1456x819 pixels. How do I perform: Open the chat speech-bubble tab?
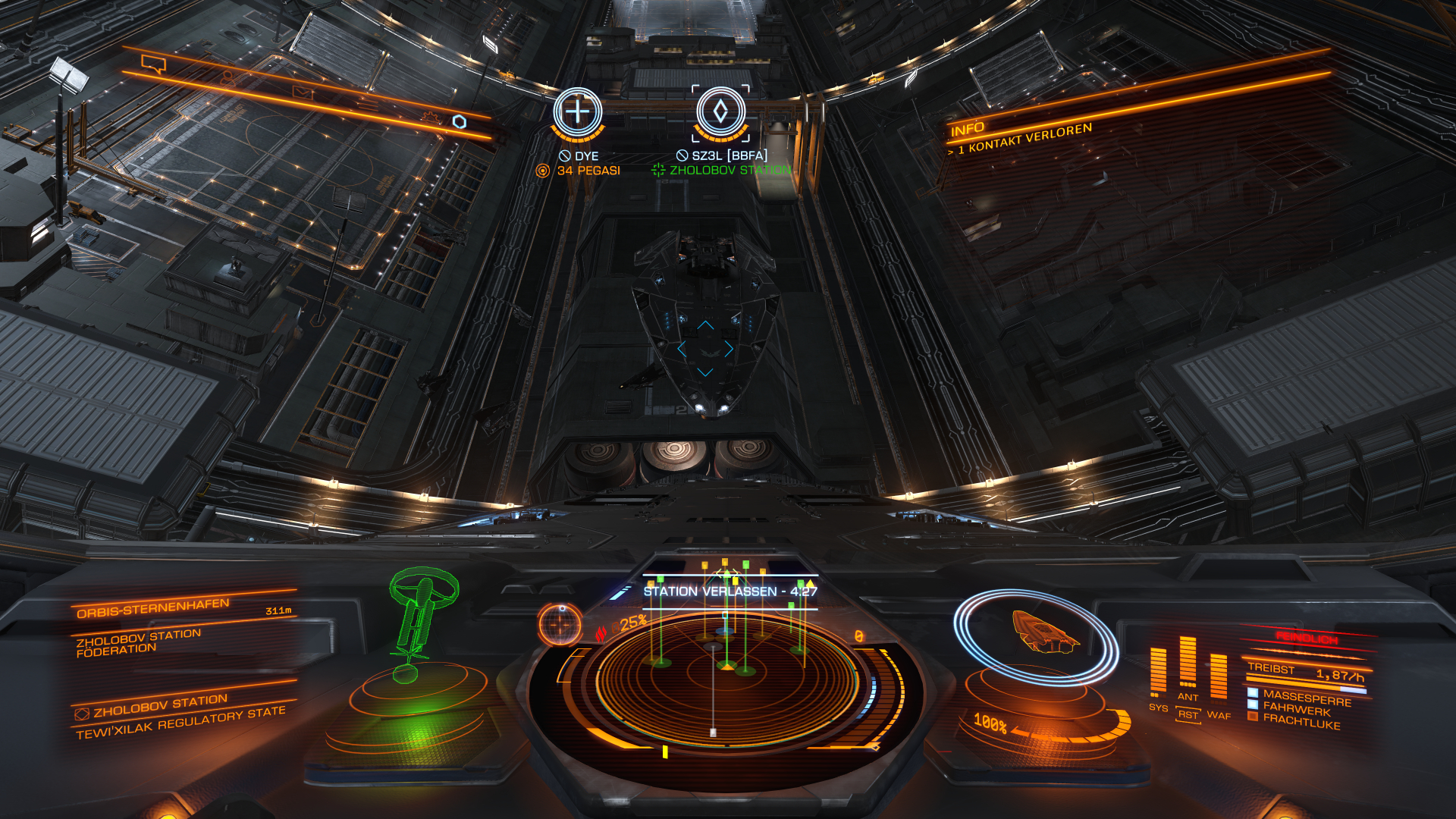154,64
